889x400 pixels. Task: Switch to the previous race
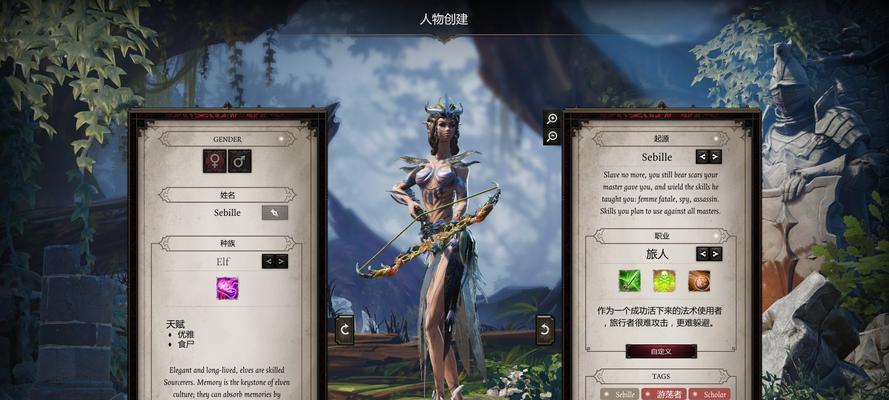268,261
